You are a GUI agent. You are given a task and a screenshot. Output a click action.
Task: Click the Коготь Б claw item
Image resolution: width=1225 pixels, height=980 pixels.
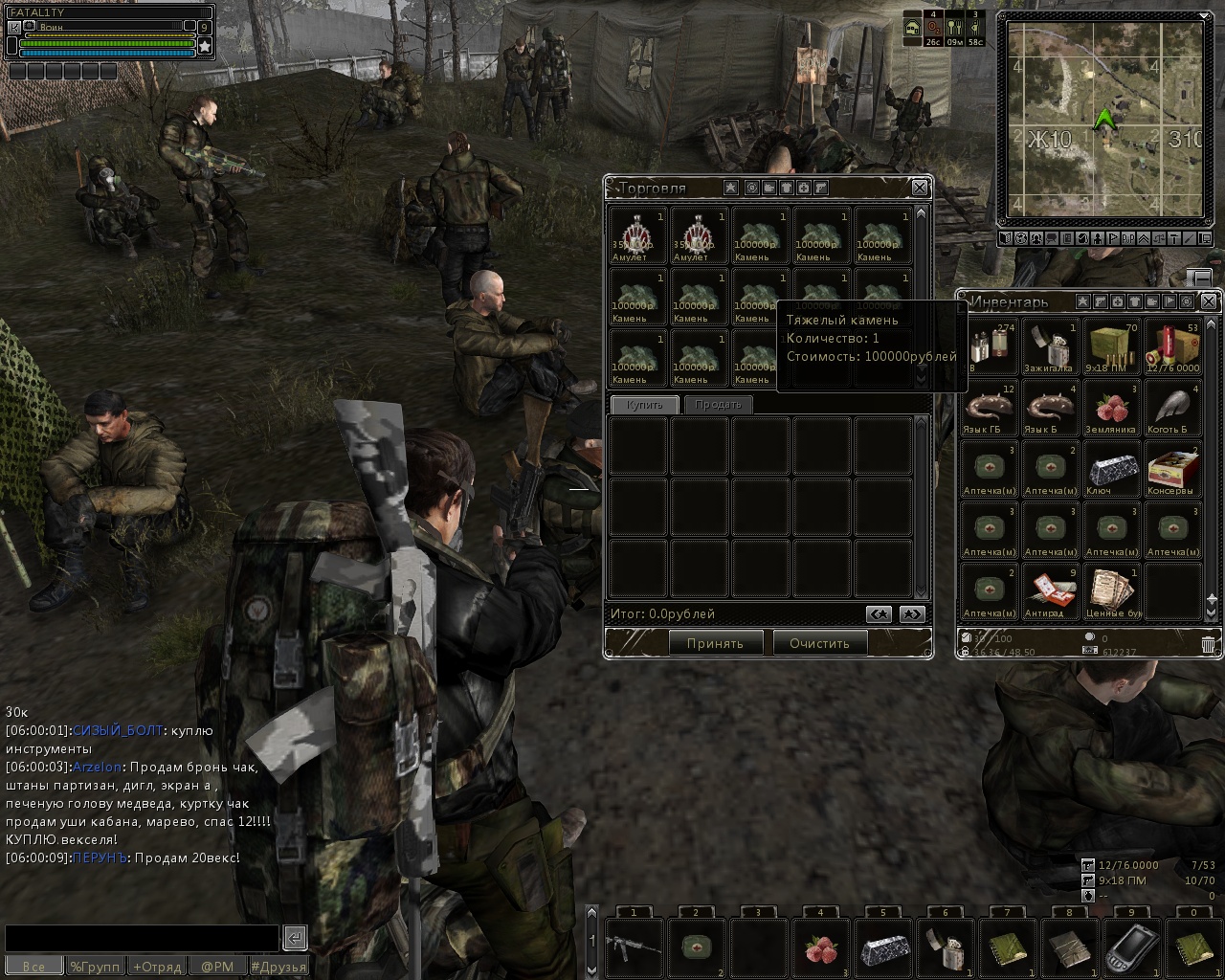coord(1172,408)
